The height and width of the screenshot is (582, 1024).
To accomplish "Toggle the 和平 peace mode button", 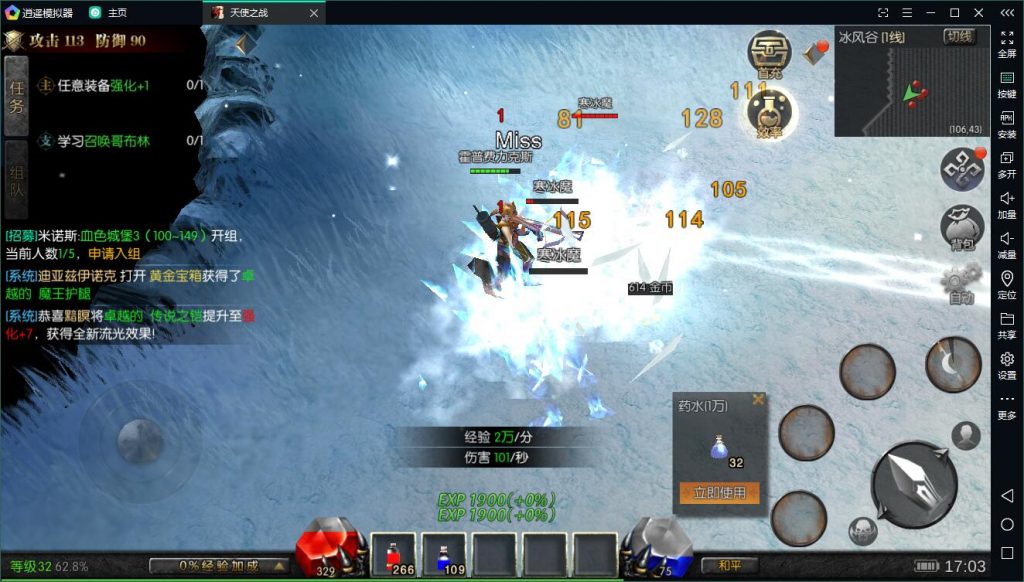I will tap(729, 566).
